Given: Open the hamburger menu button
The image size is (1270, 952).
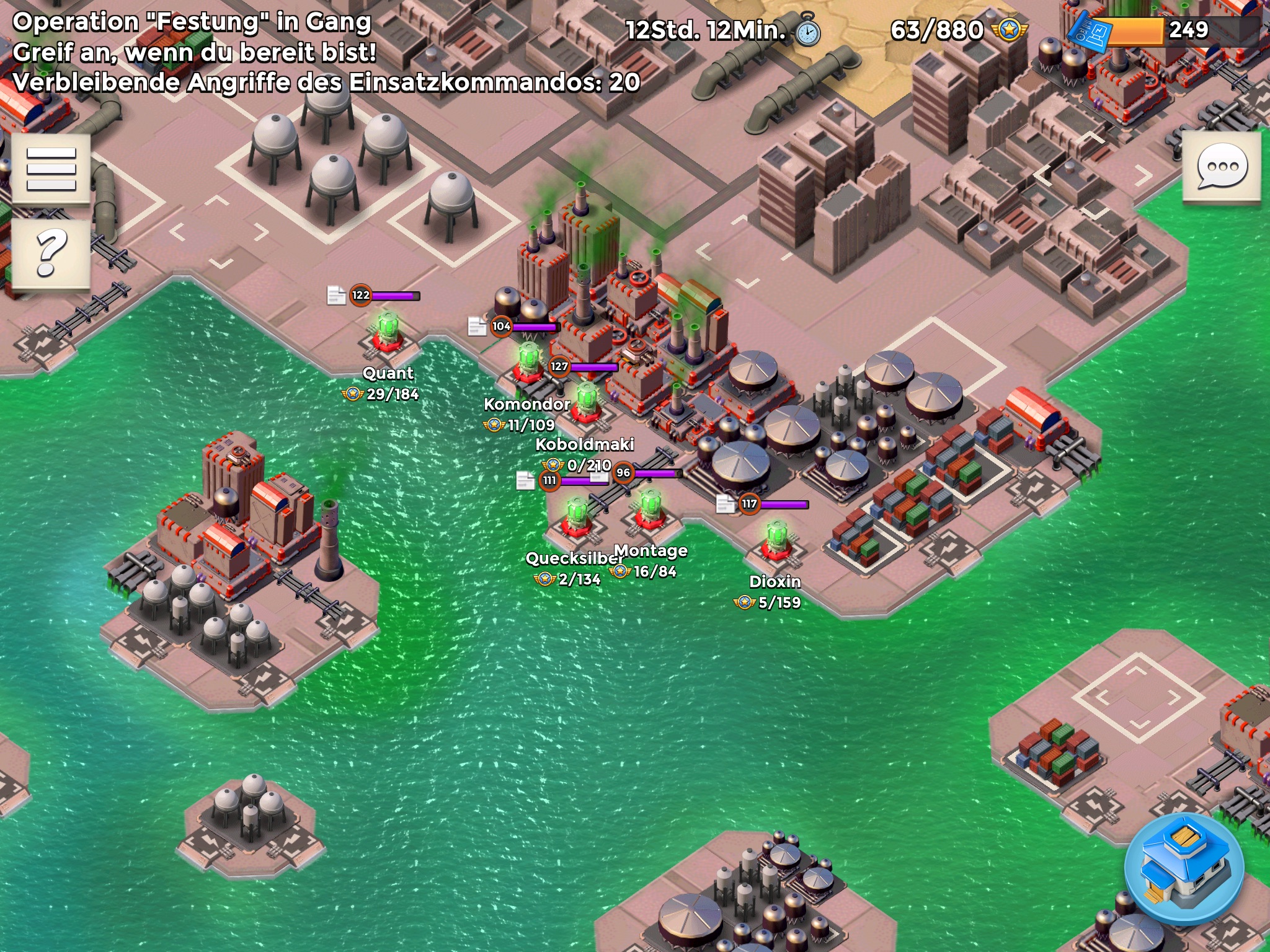Looking at the screenshot, I should pyautogui.click(x=51, y=169).
